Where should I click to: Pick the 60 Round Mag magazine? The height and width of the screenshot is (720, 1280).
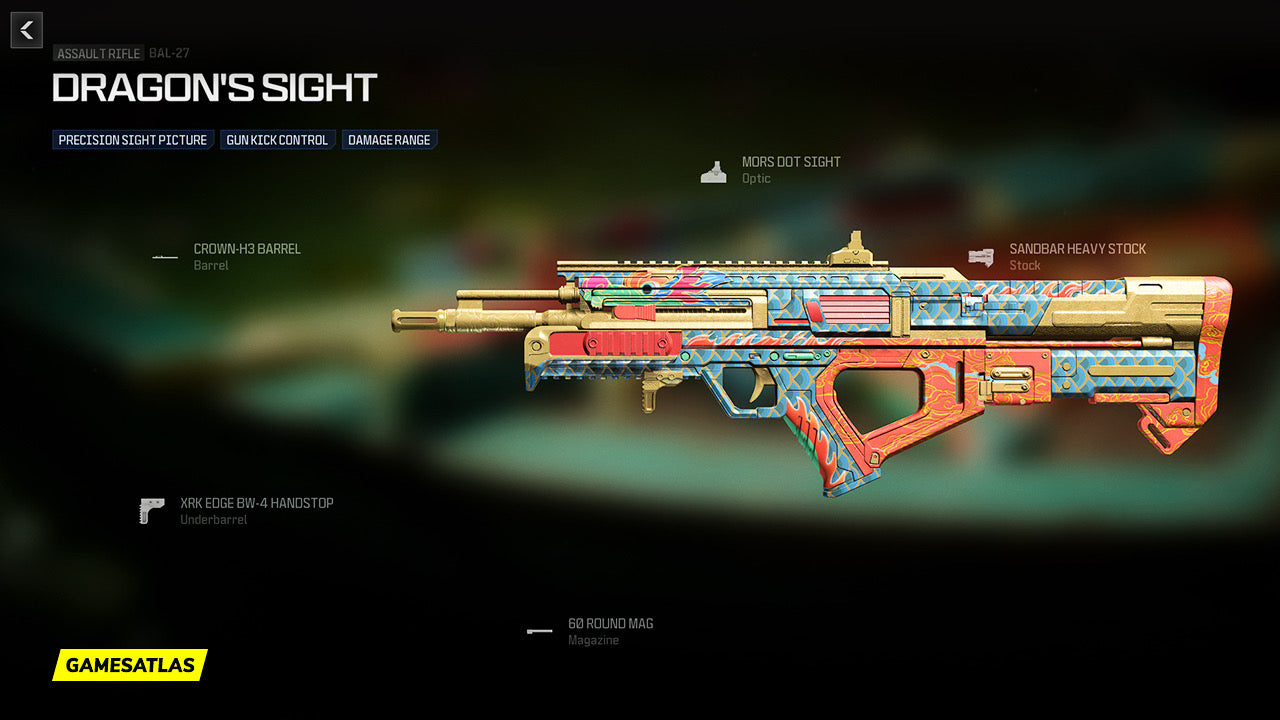point(610,624)
